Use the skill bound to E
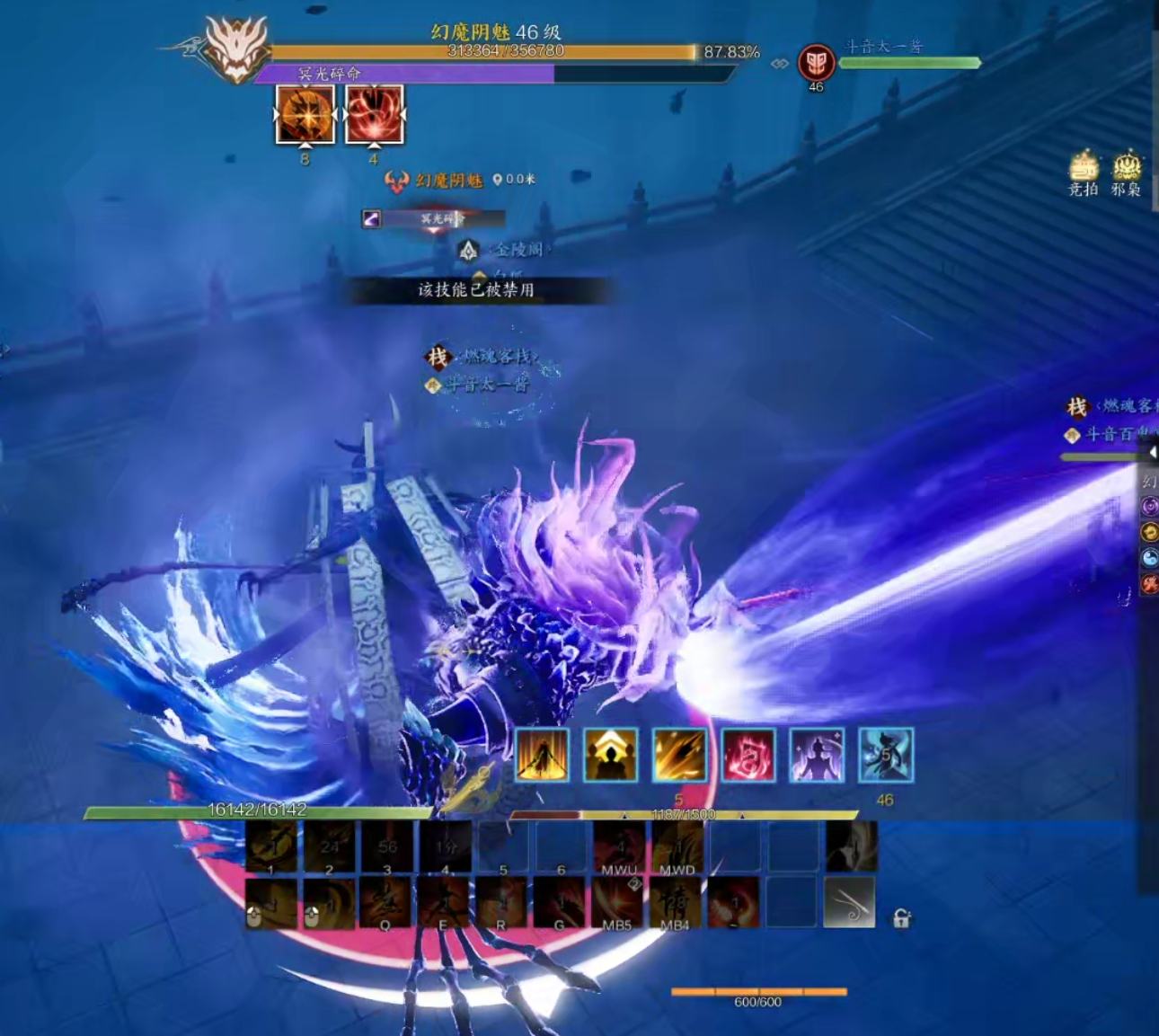1159x1036 pixels. pos(444,902)
